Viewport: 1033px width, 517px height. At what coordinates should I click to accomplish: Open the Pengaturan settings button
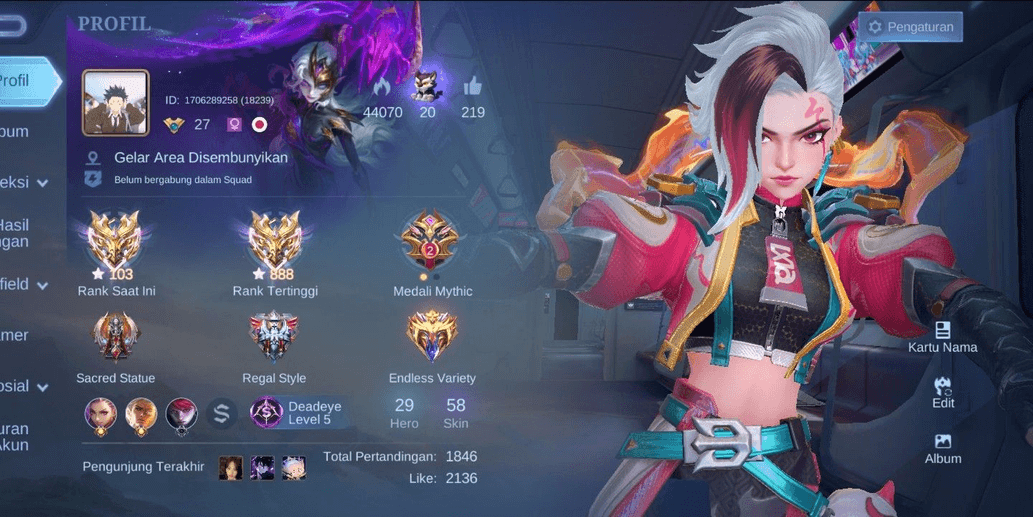coord(909,27)
